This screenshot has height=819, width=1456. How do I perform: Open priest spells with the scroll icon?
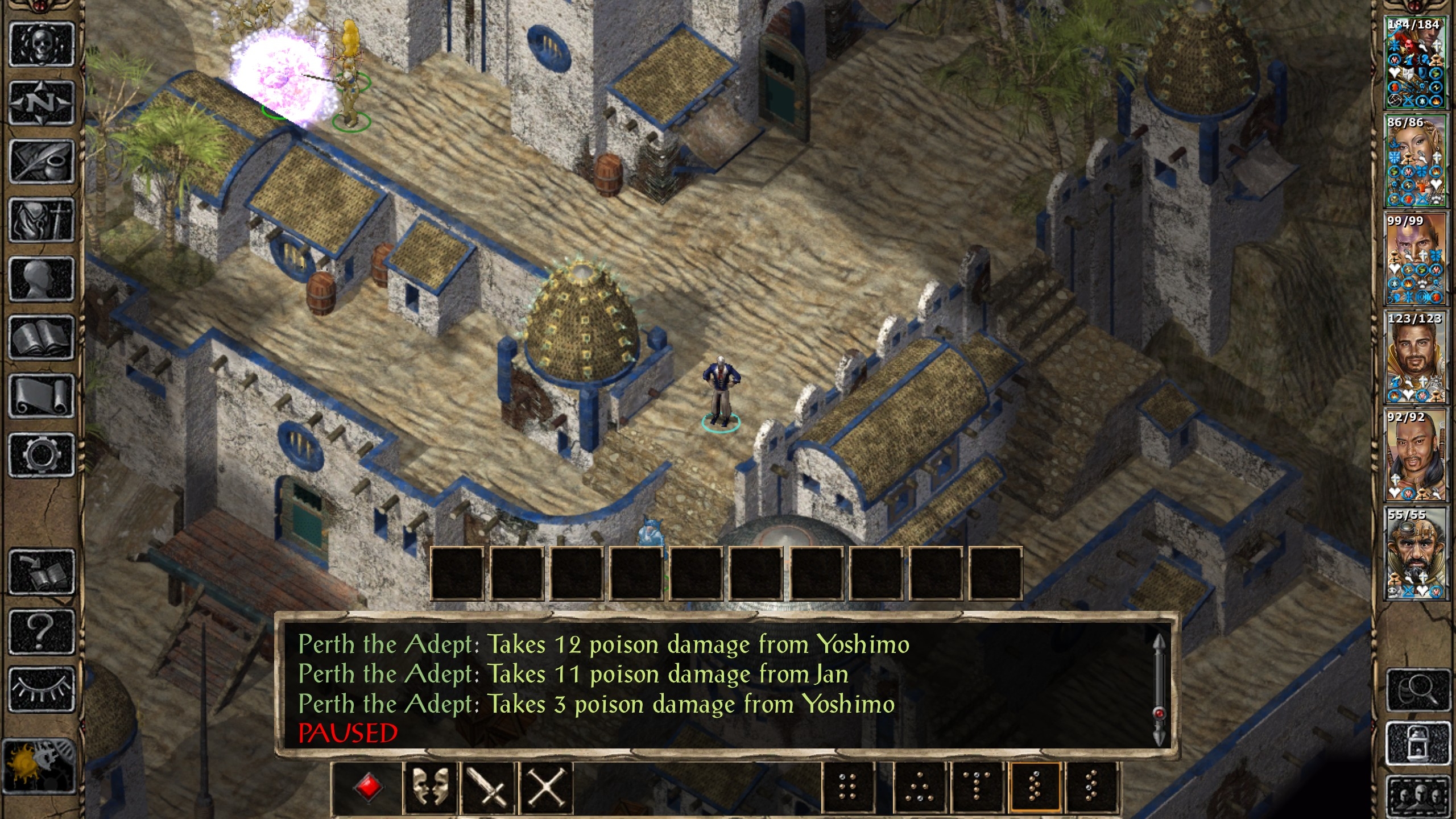pyautogui.click(x=42, y=396)
